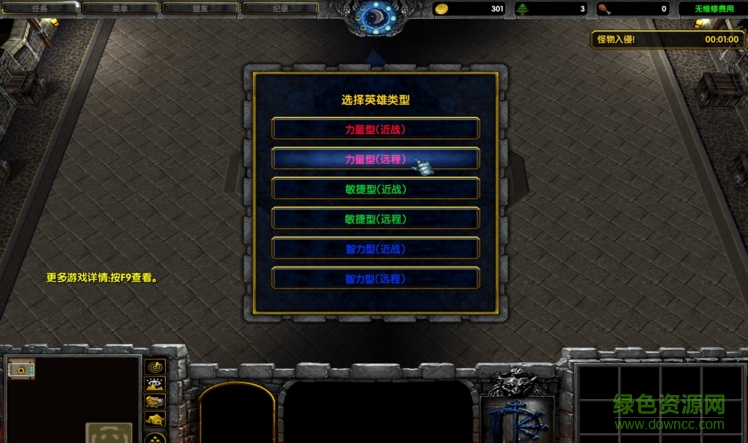Select 智力型(近战) hero type
This screenshot has height=443, width=748.
click(x=375, y=249)
